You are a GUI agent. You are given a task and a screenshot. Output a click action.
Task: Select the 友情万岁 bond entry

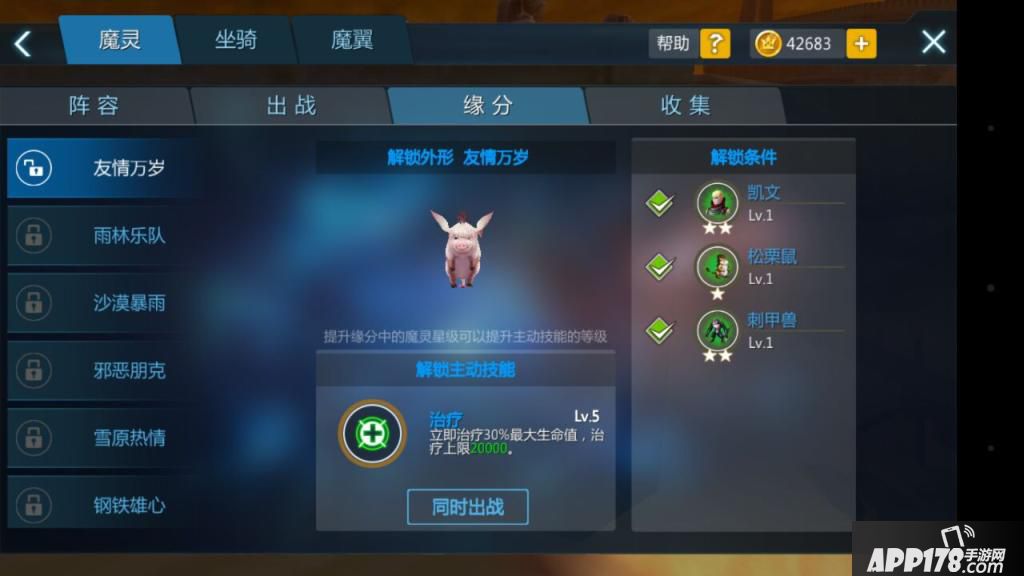(102, 168)
